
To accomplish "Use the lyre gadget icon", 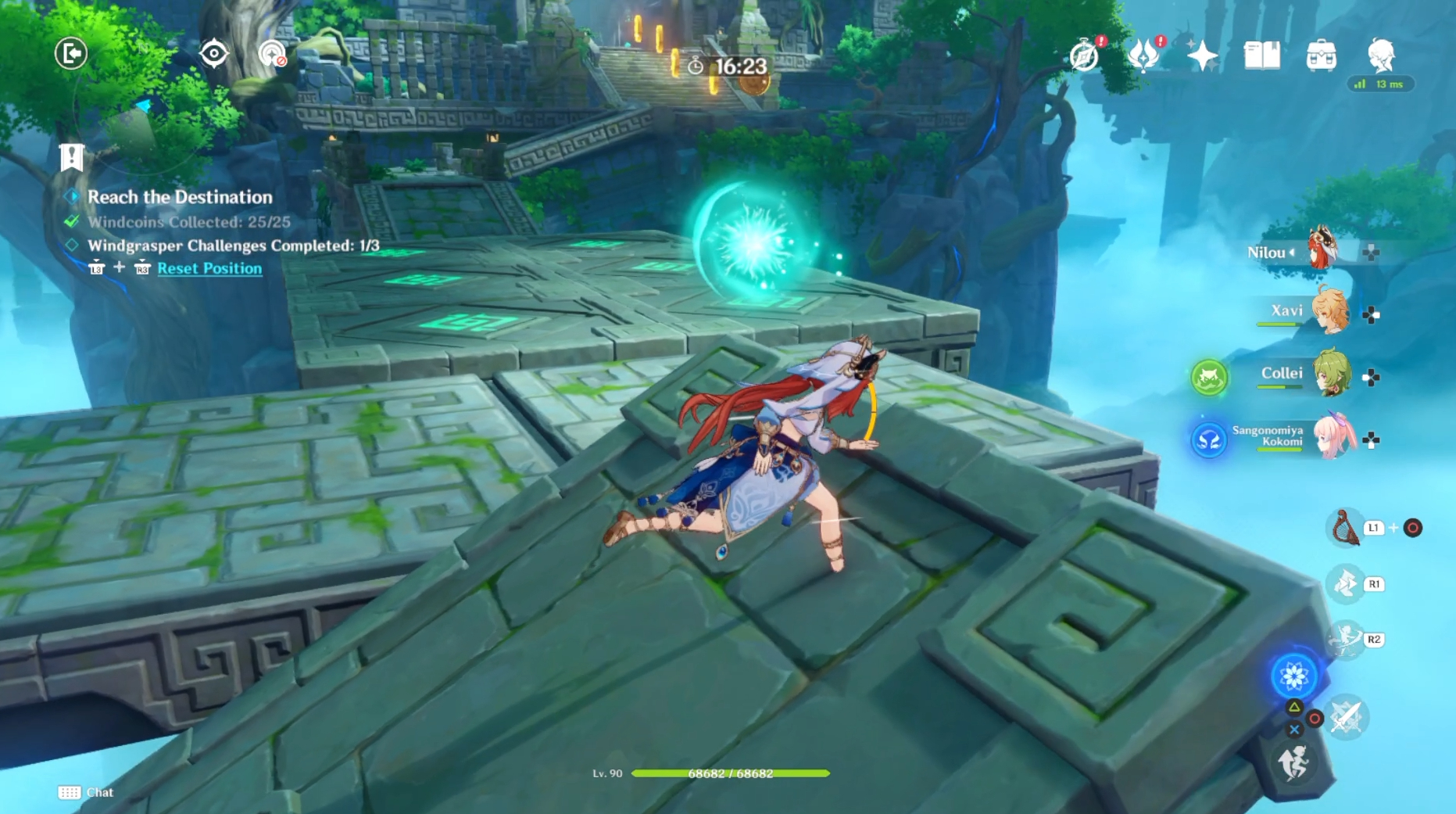I will [x=1344, y=528].
